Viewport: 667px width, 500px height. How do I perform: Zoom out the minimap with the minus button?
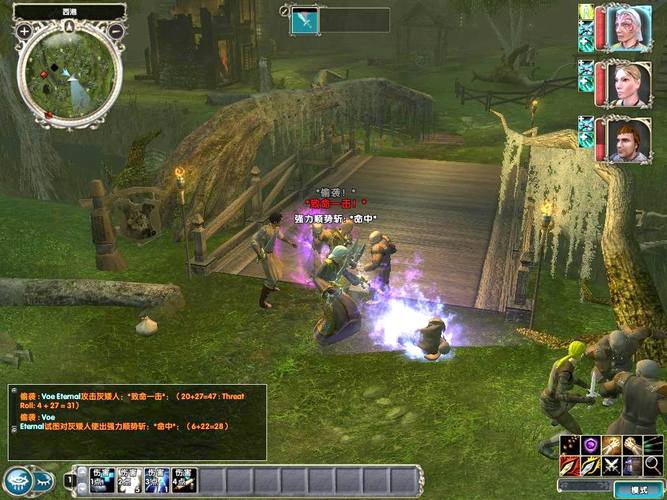pos(116,31)
